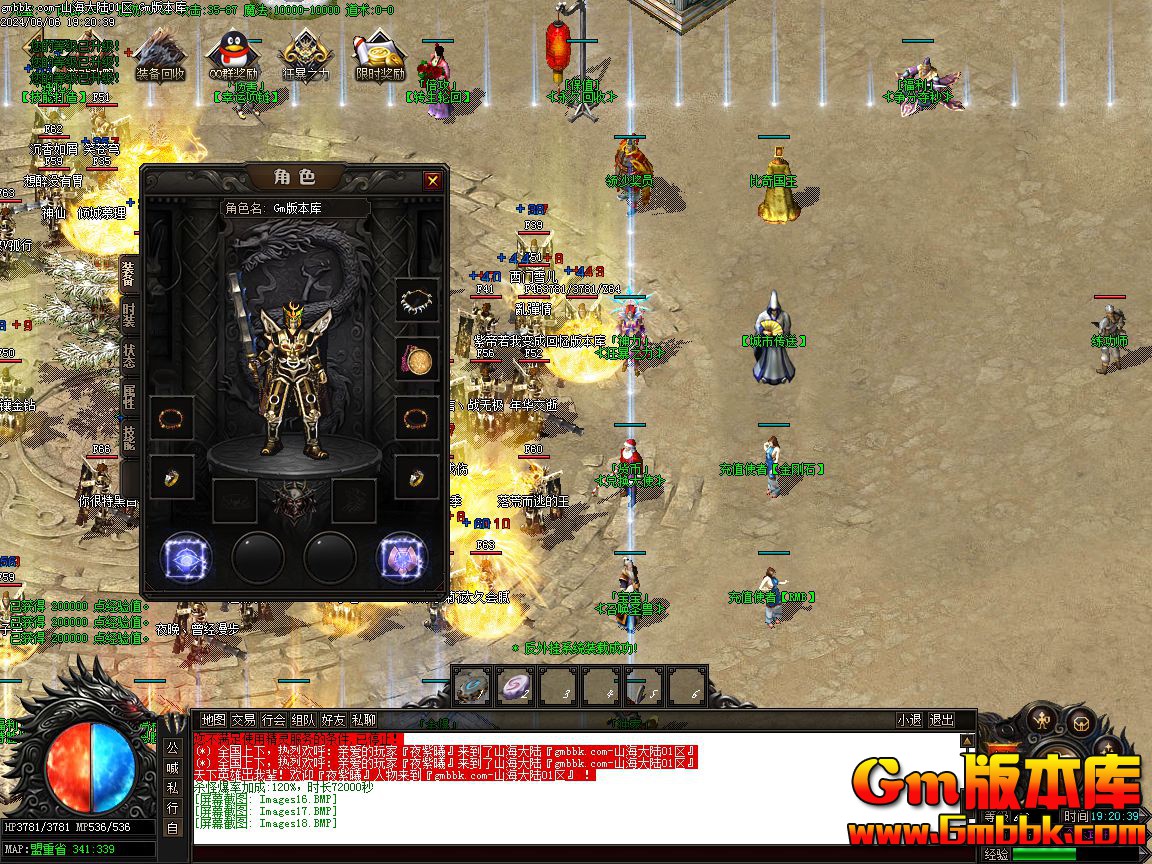Choose 小退 to return to character select
This screenshot has width=1152, height=864.
pyautogui.click(x=909, y=720)
